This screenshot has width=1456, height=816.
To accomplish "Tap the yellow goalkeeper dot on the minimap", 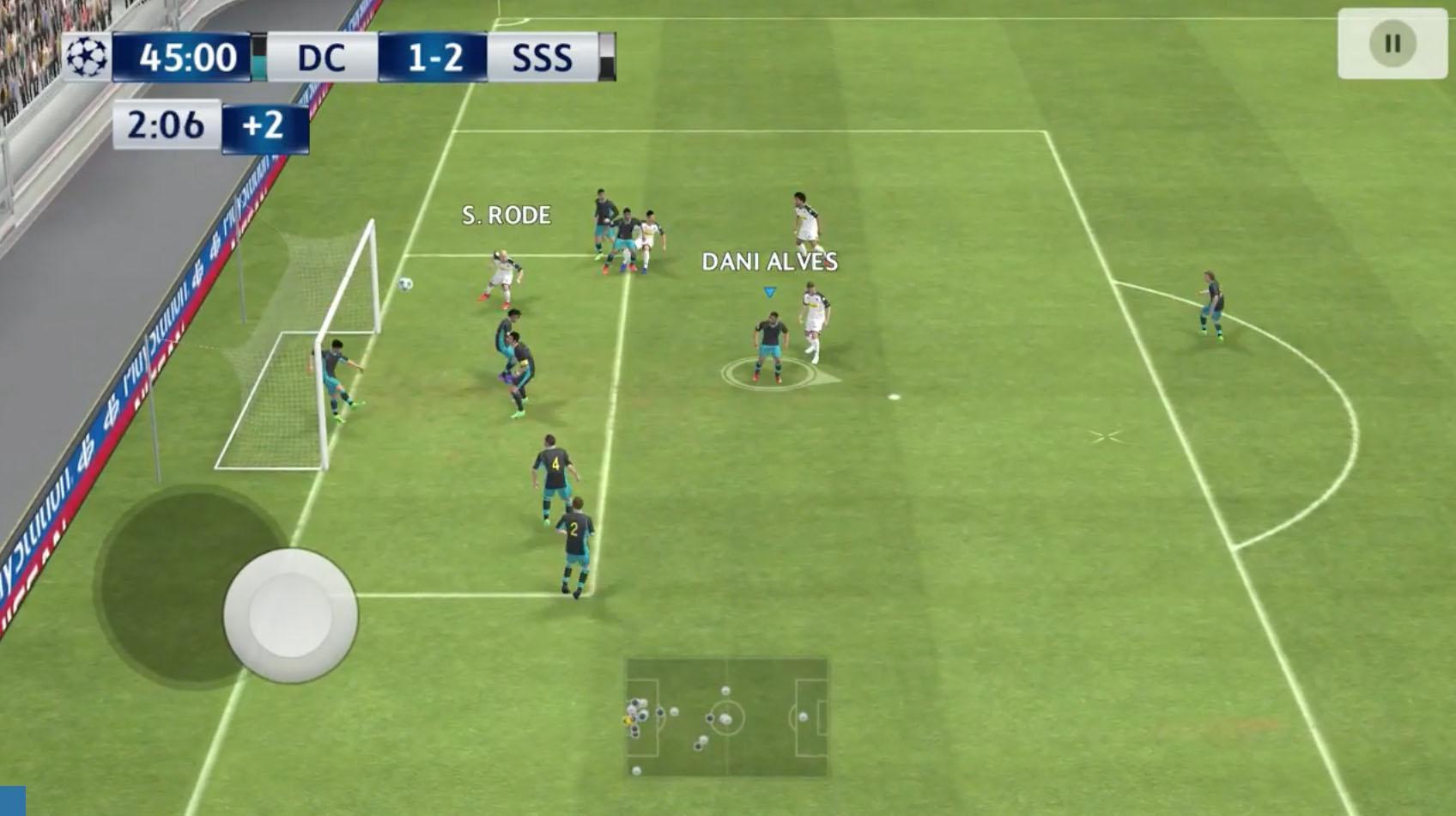I will point(626,722).
